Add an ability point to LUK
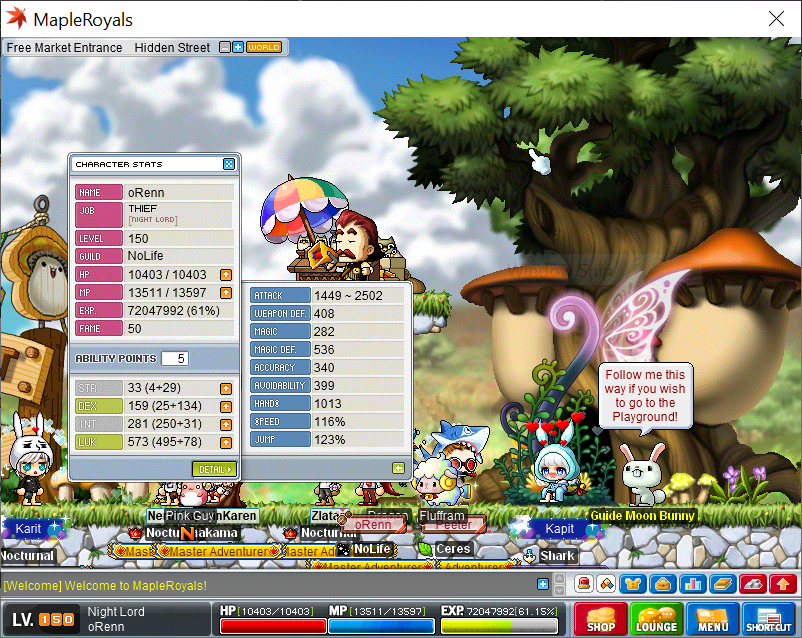This screenshot has width=802, height=638. point(226,441)
